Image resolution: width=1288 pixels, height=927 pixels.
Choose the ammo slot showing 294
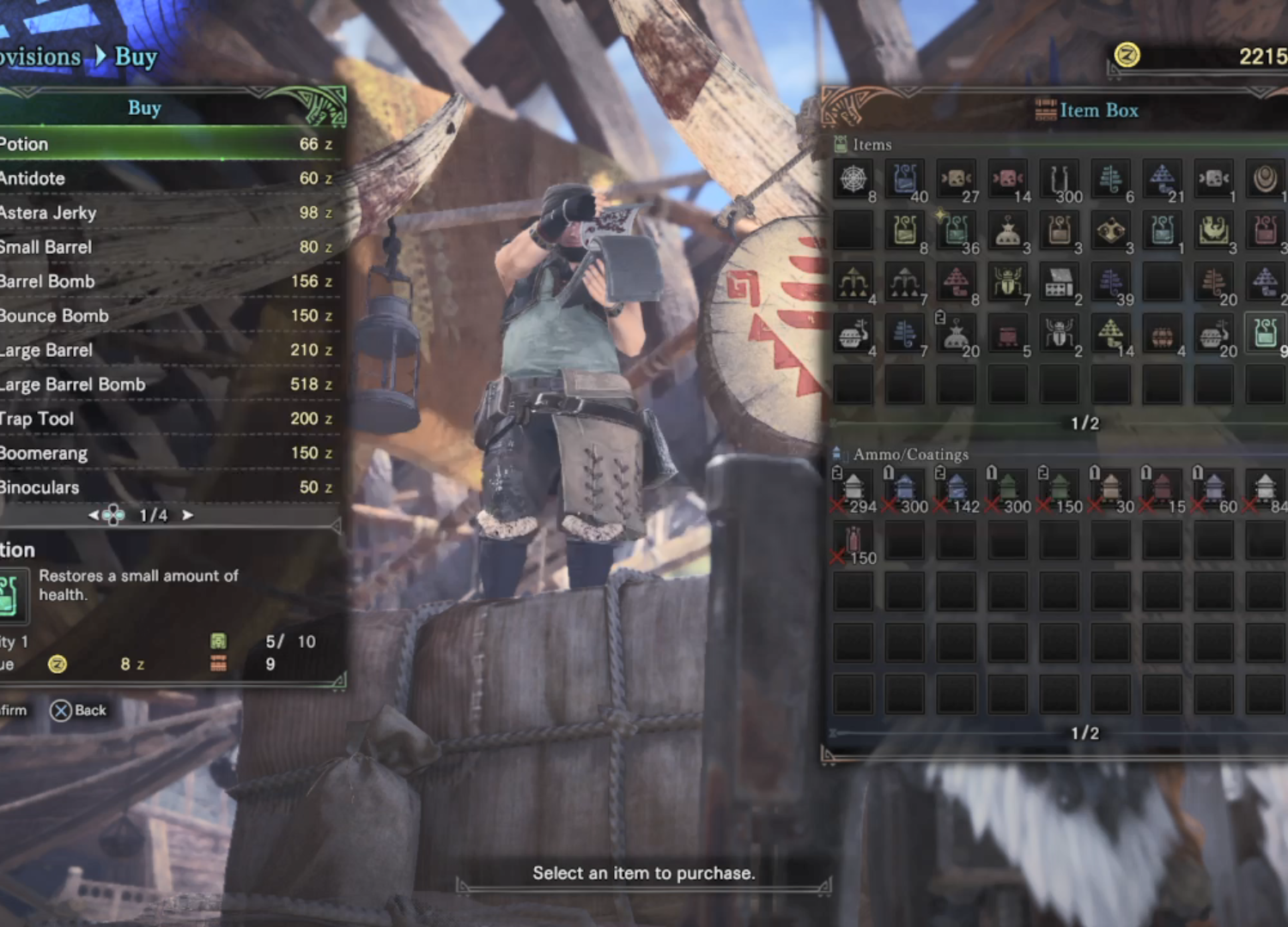coord(853,489)
